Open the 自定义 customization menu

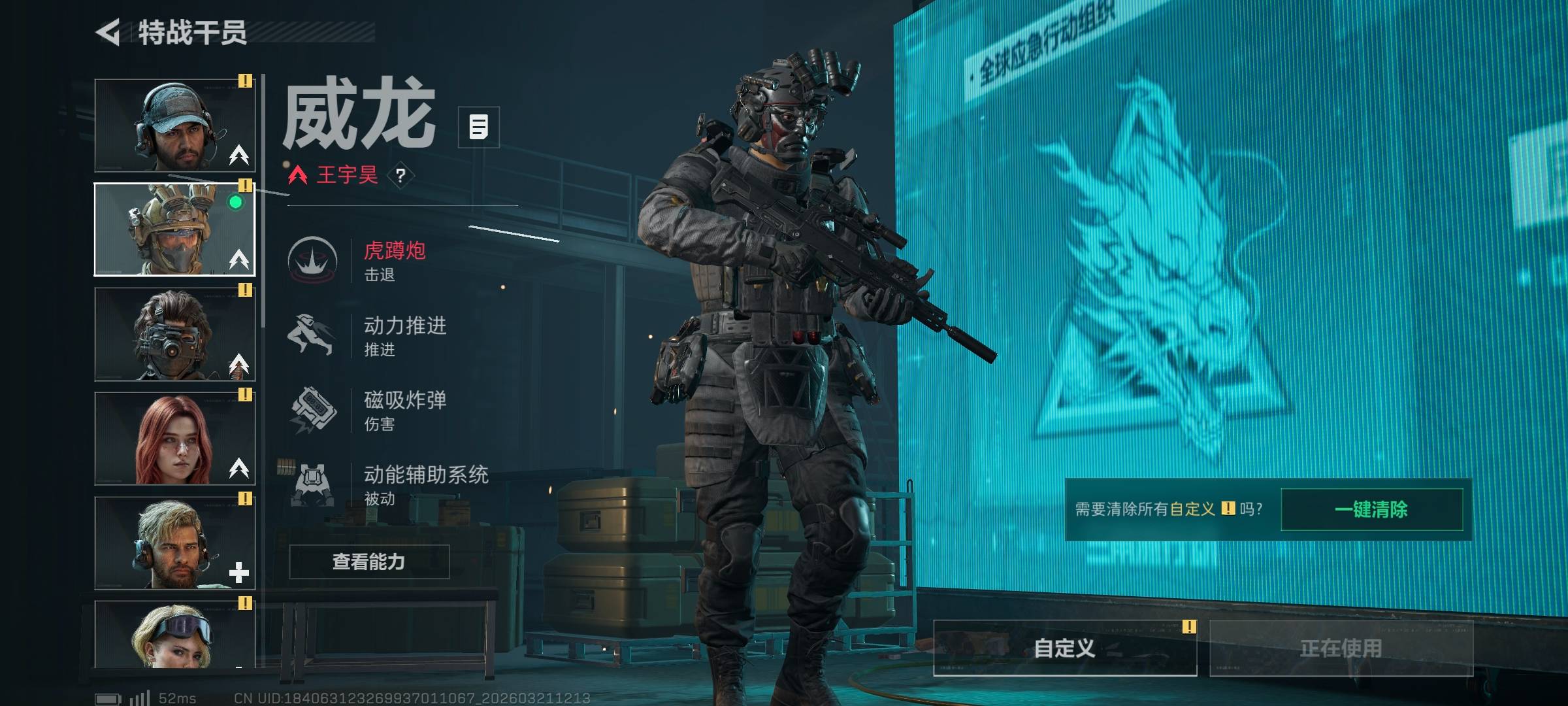(x=1064, y=648)
